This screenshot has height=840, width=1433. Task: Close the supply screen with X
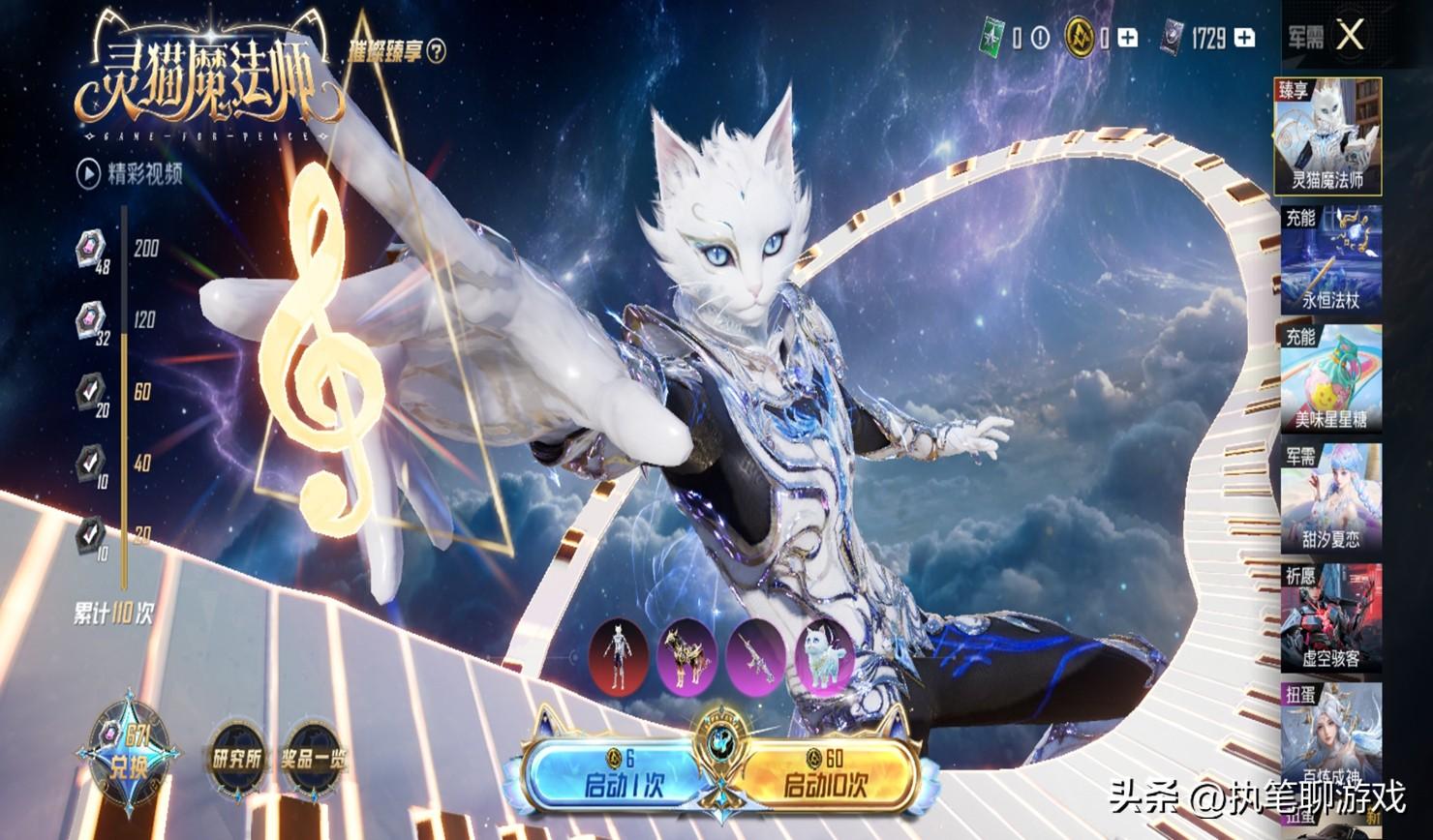click(x=1350, y=37)
